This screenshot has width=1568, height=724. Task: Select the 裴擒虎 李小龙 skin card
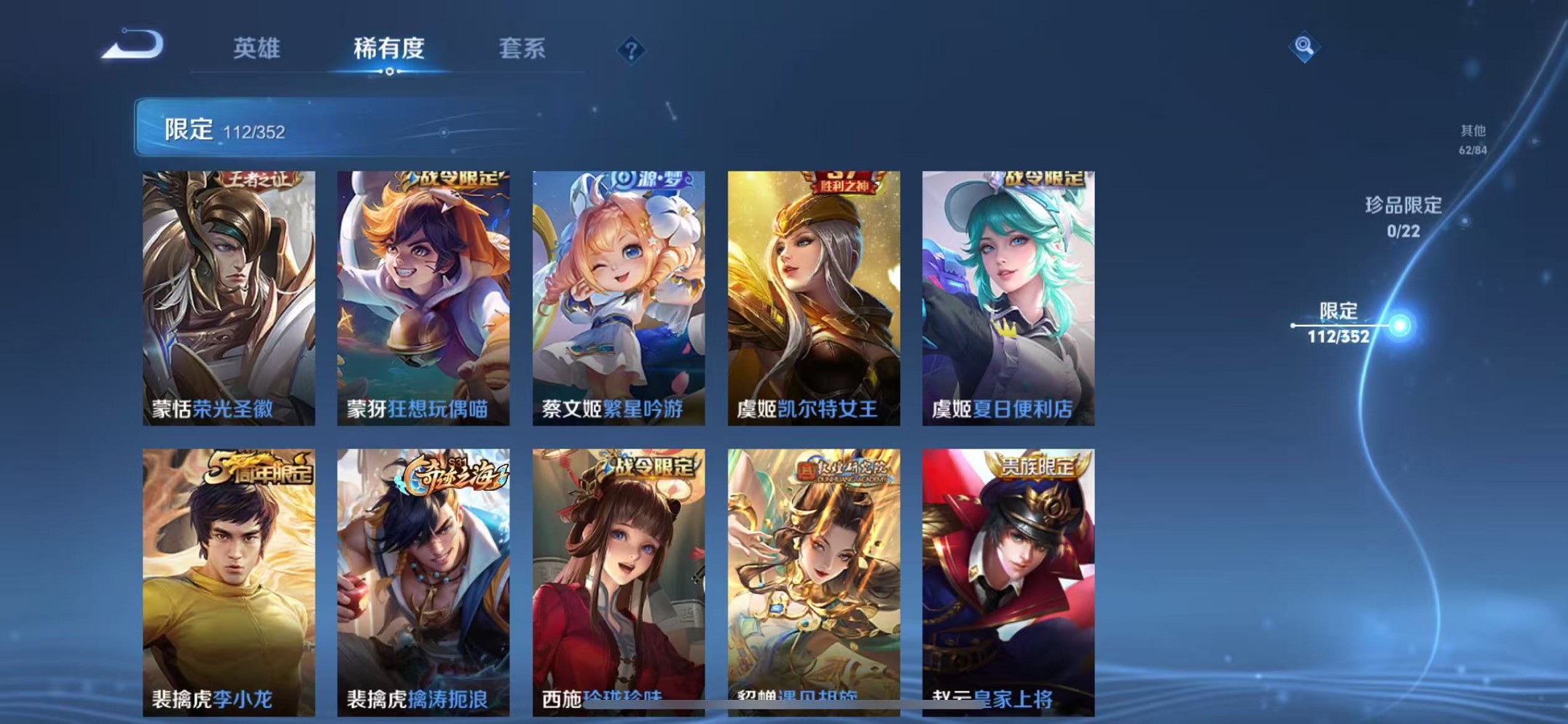227,575
